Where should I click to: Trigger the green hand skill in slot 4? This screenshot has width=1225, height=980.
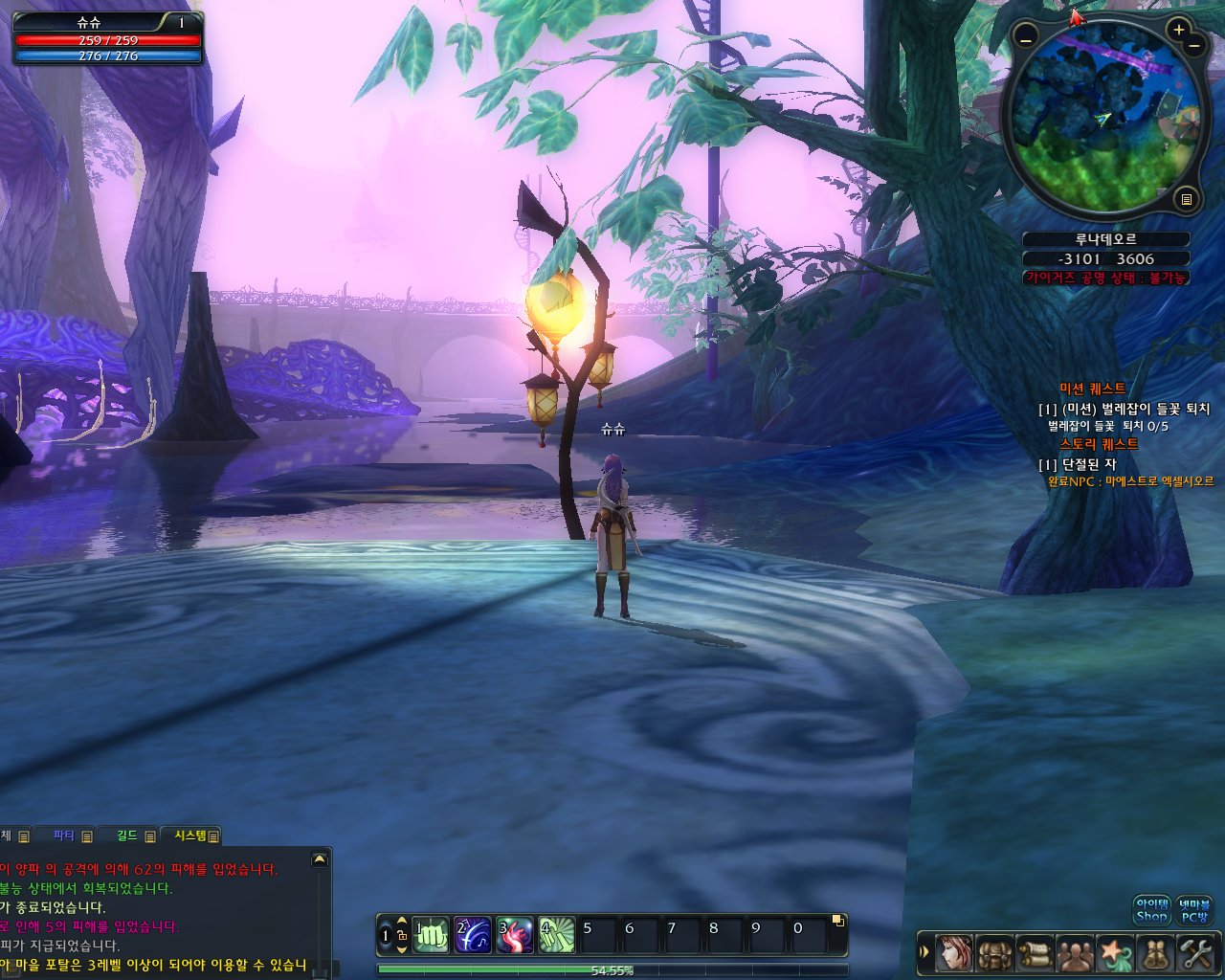point(556,935)
